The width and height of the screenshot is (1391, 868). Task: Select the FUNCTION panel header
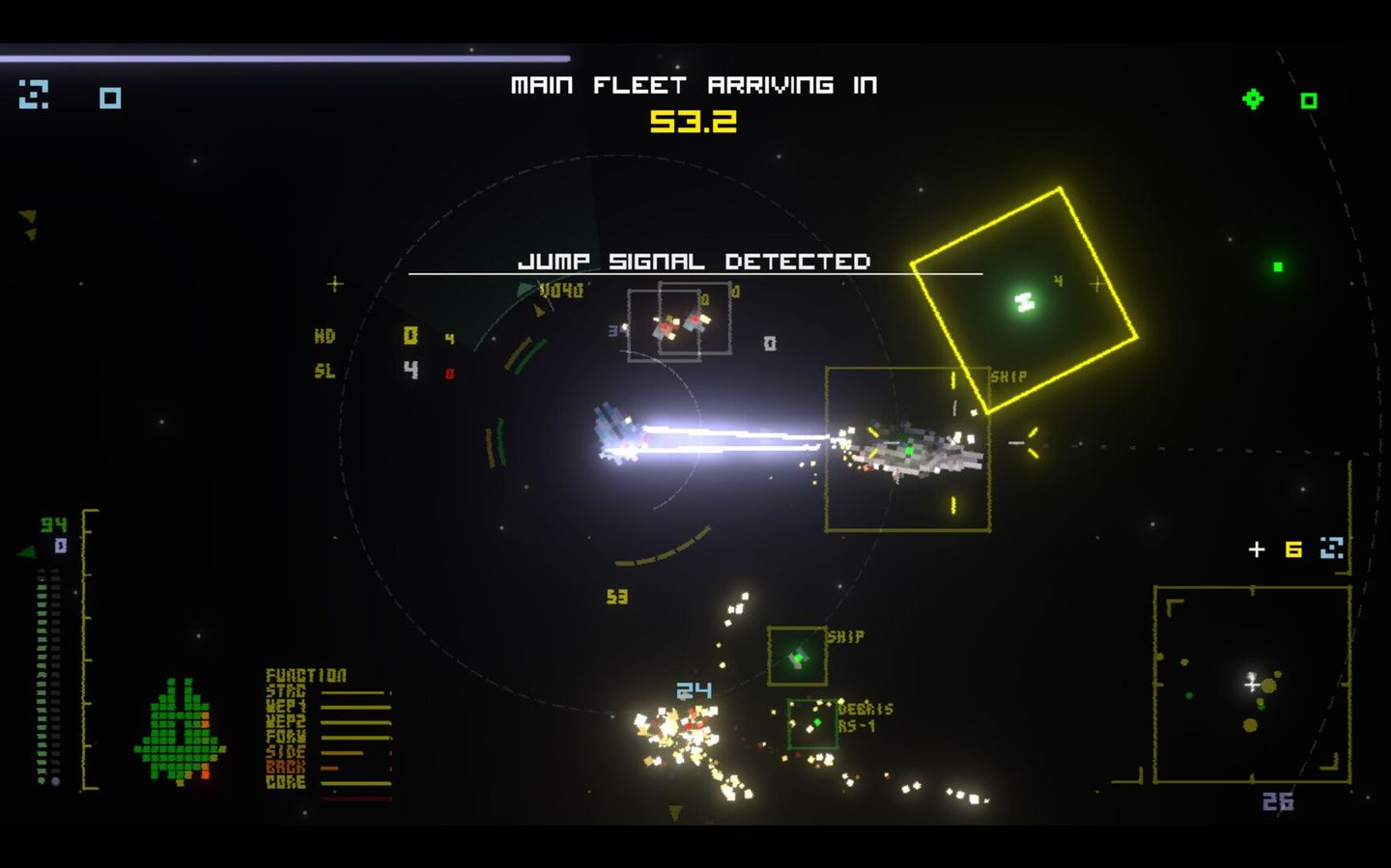click(x=305, y=675)
